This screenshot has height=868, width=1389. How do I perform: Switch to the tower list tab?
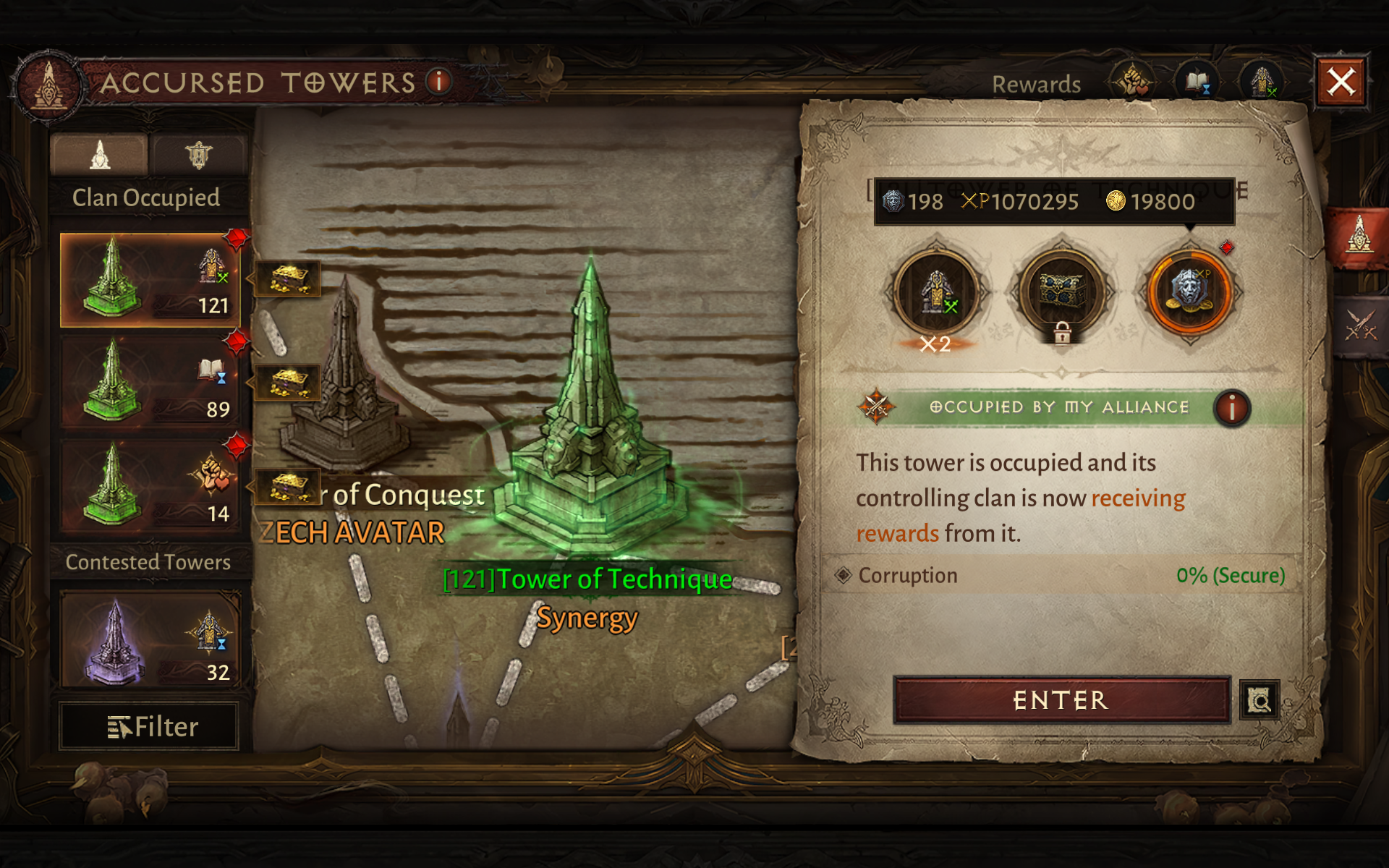(x=100, y=155)
